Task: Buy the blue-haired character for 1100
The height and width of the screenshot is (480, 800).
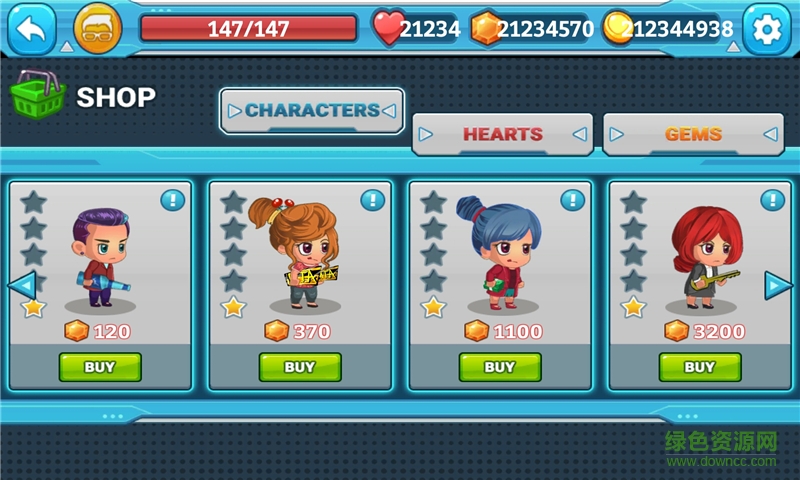Action: pyautogui.click(x=500, y=367)
